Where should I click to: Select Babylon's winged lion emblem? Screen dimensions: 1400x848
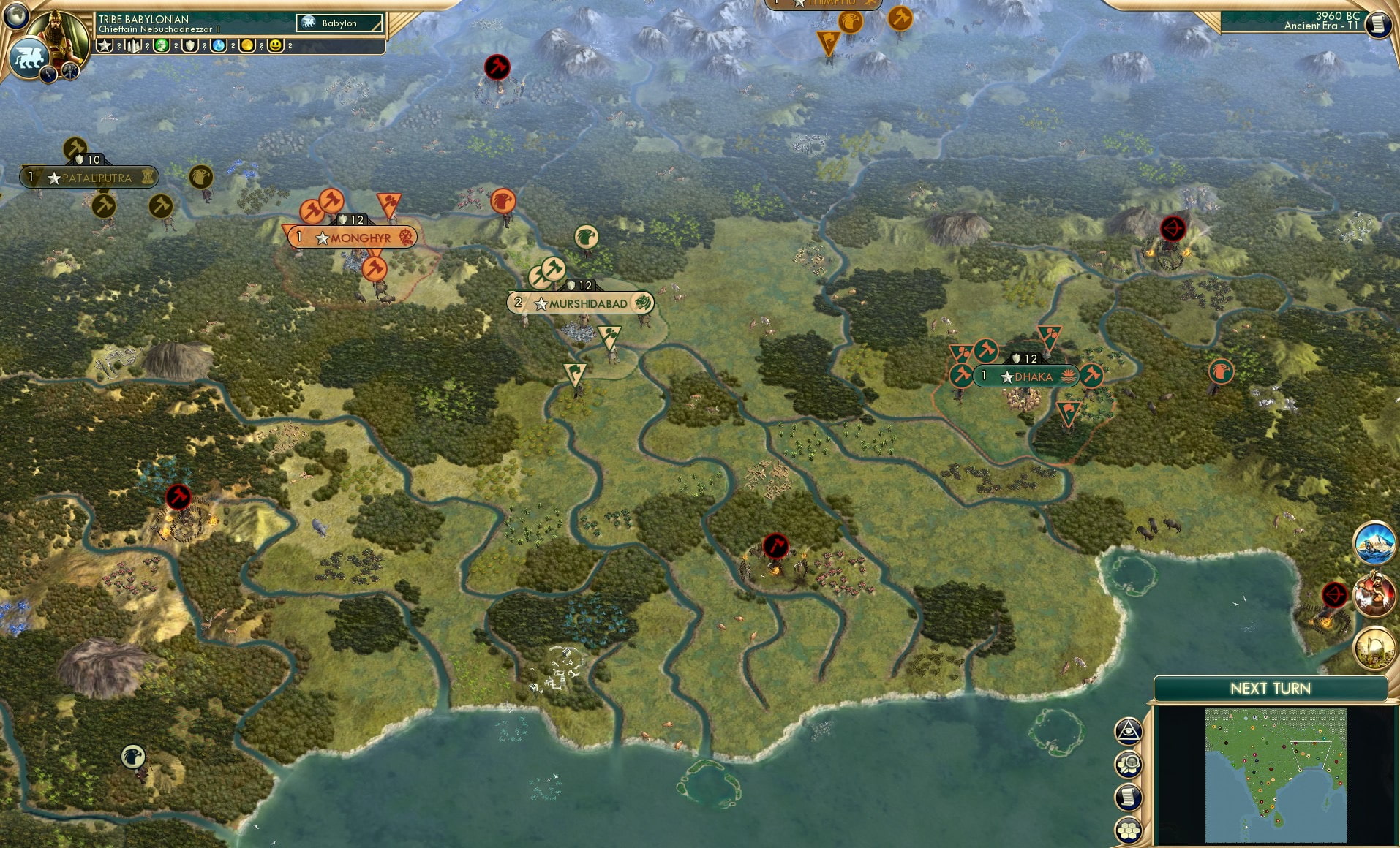[x=29, y=58]
